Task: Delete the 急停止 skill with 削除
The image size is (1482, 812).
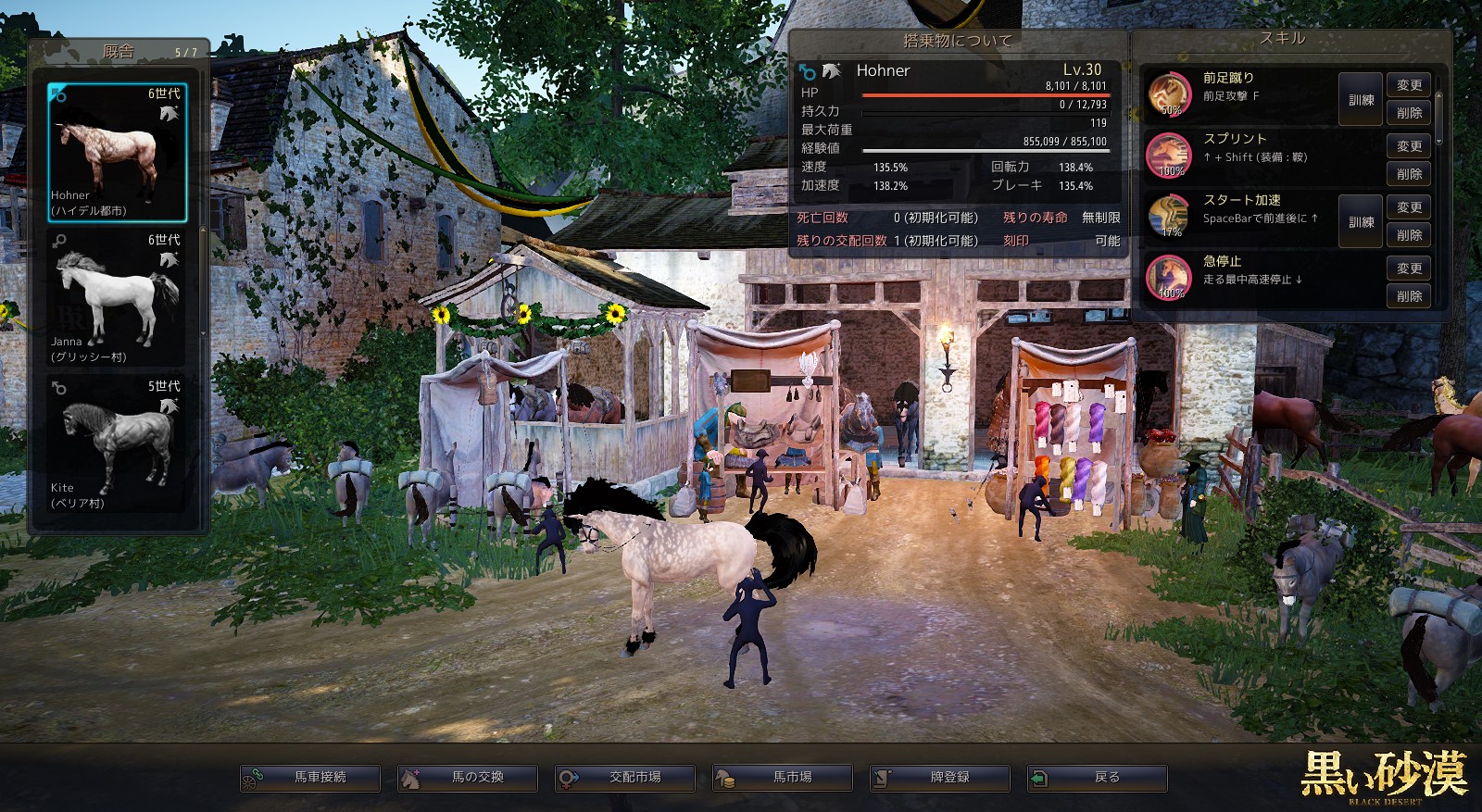Action: (1409, 296)
